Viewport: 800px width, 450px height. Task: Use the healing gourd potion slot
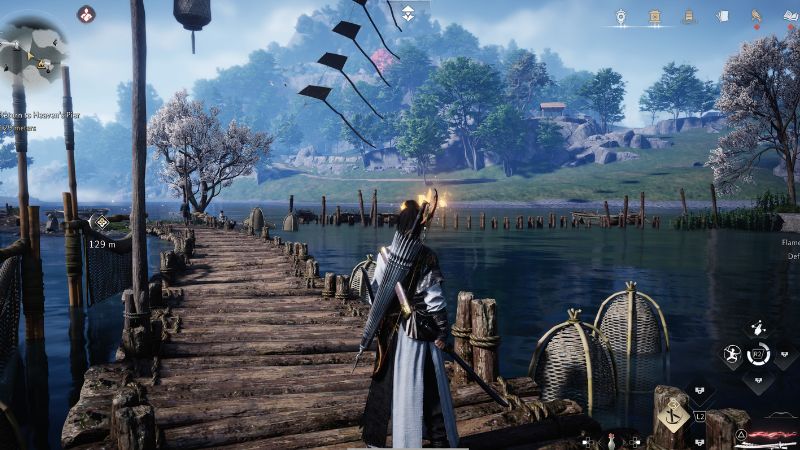[x=611, y=440]
